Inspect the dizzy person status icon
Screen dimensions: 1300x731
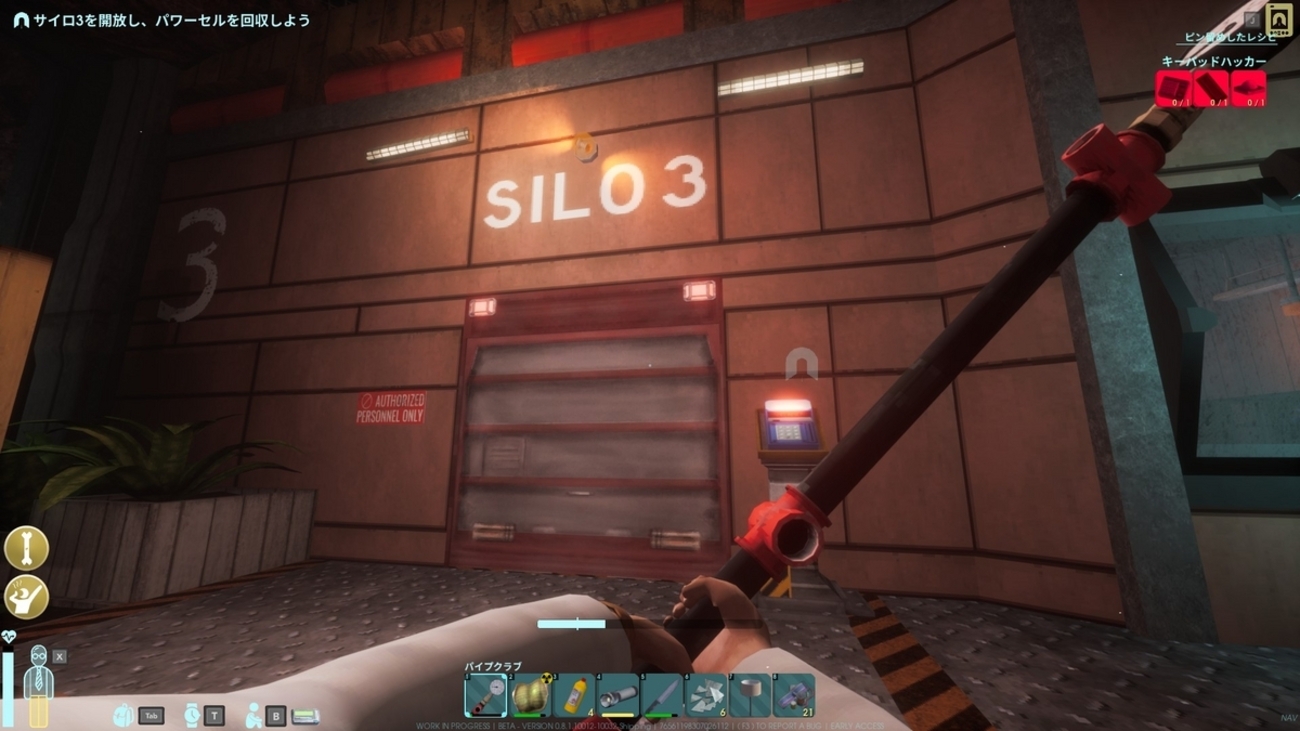[26, 596]
